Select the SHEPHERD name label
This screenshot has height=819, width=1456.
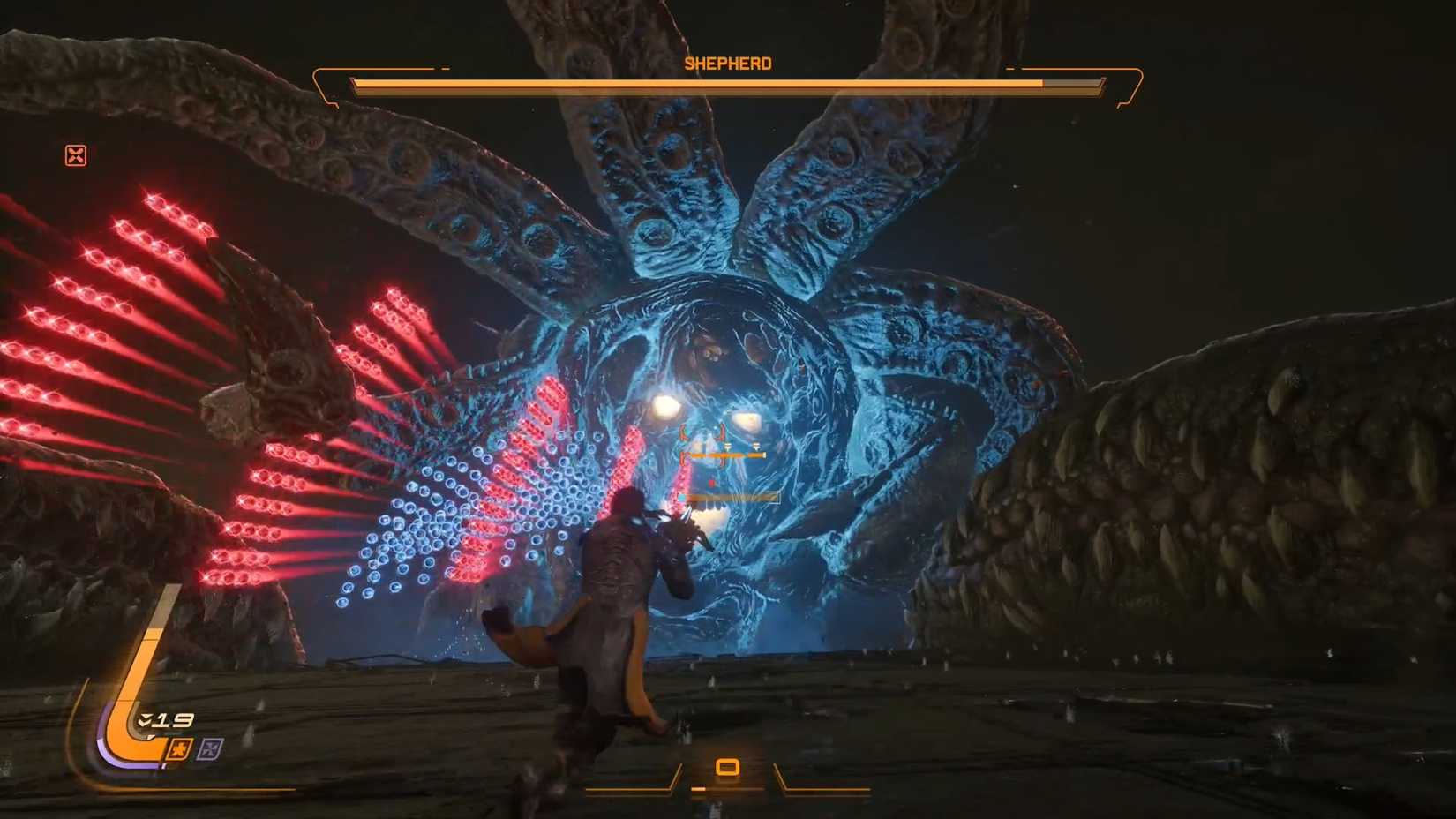tap(727, 63)
